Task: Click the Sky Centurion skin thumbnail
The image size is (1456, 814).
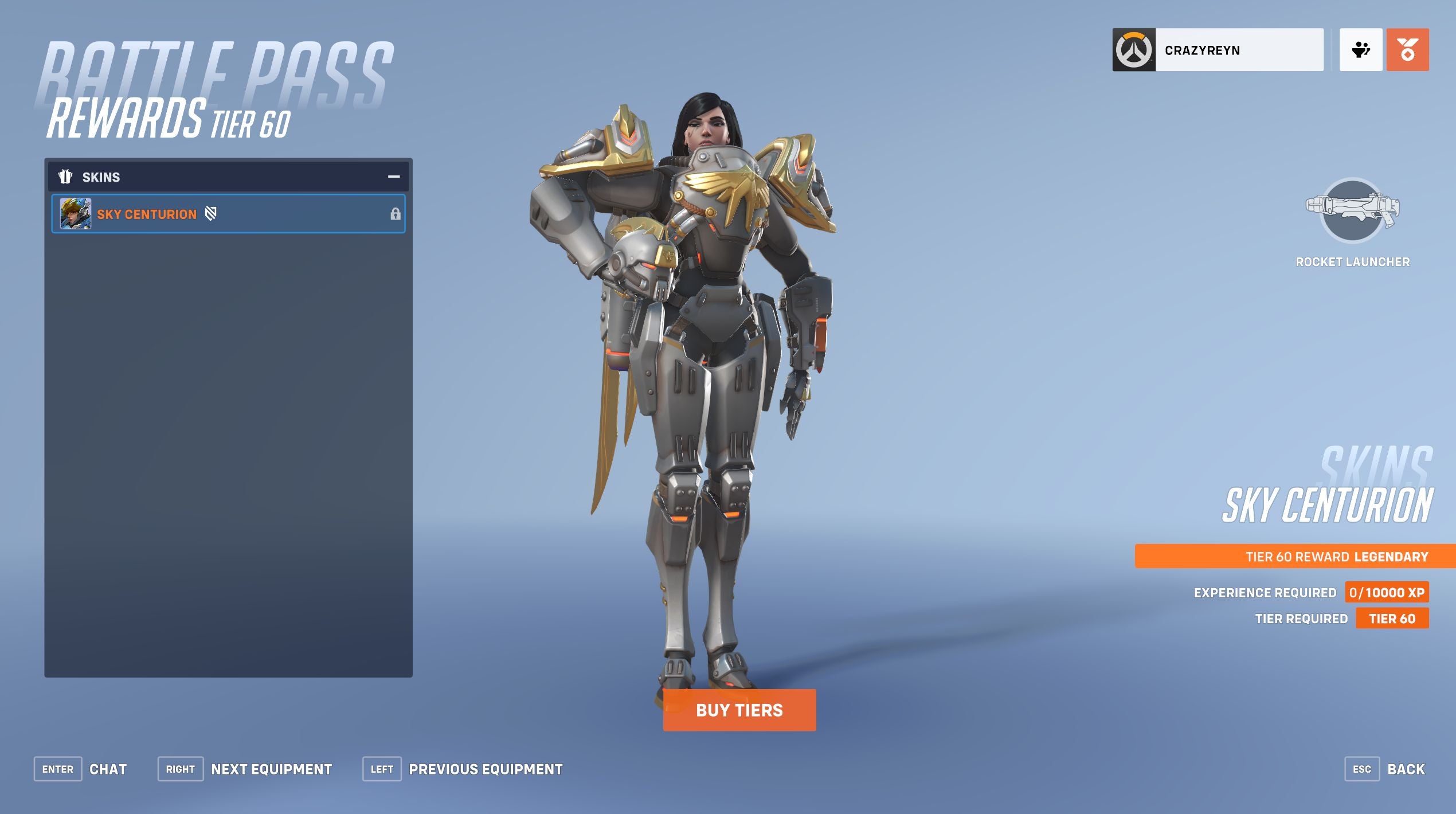Action: point(75,214)
